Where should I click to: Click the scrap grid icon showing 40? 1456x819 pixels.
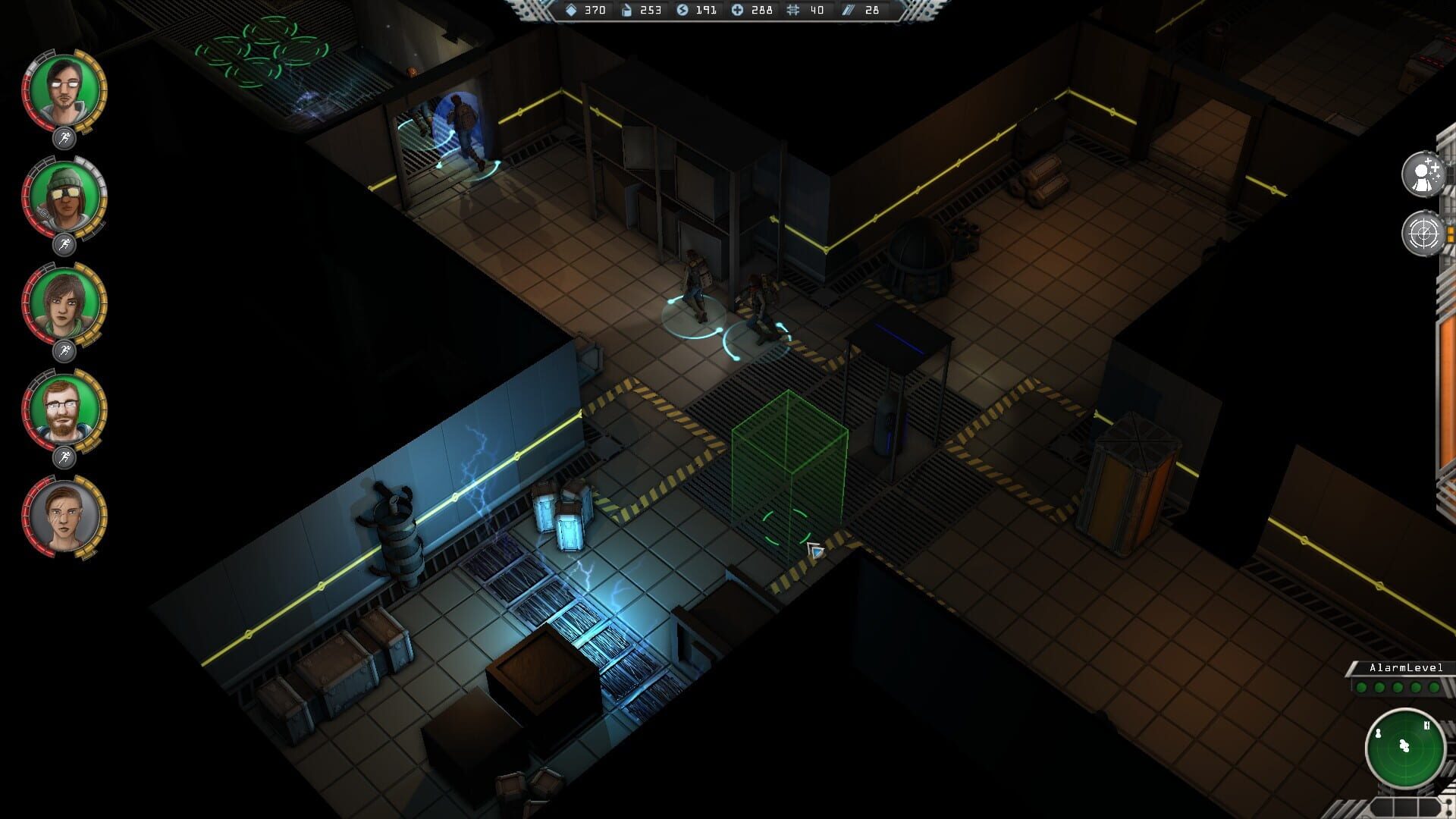794,11
